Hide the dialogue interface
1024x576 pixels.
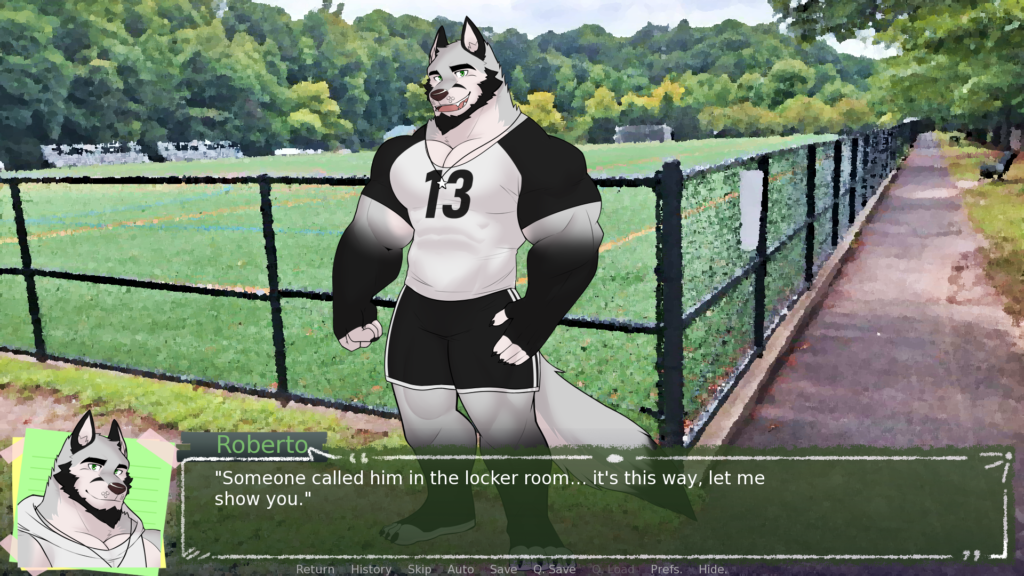712,569
